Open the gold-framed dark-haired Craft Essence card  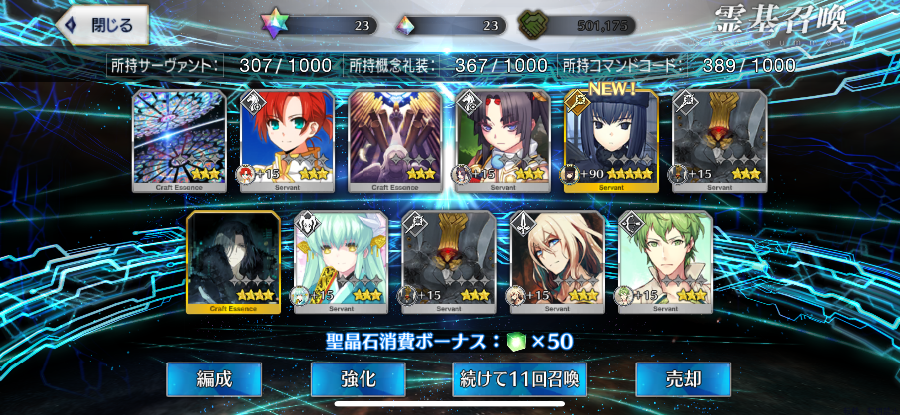(x=233, y=262)
